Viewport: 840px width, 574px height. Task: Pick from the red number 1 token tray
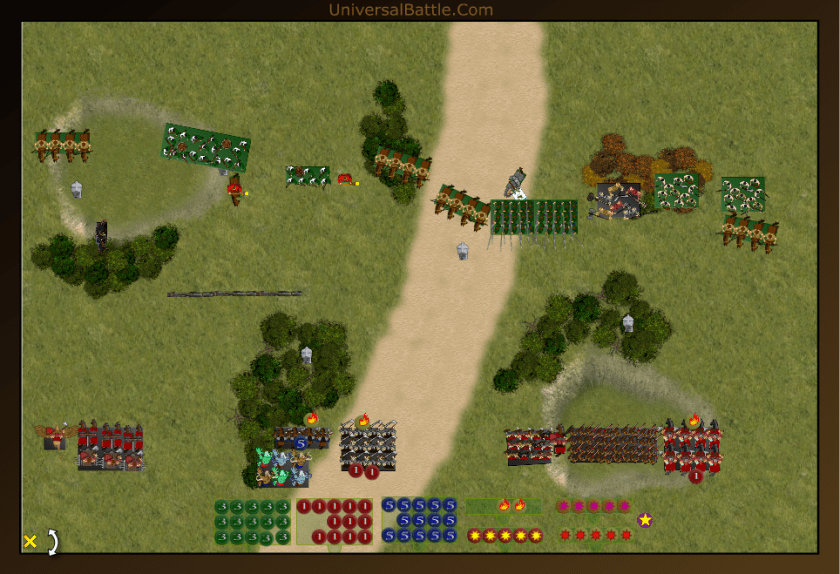pyautogui.click(x=335, y=522)
